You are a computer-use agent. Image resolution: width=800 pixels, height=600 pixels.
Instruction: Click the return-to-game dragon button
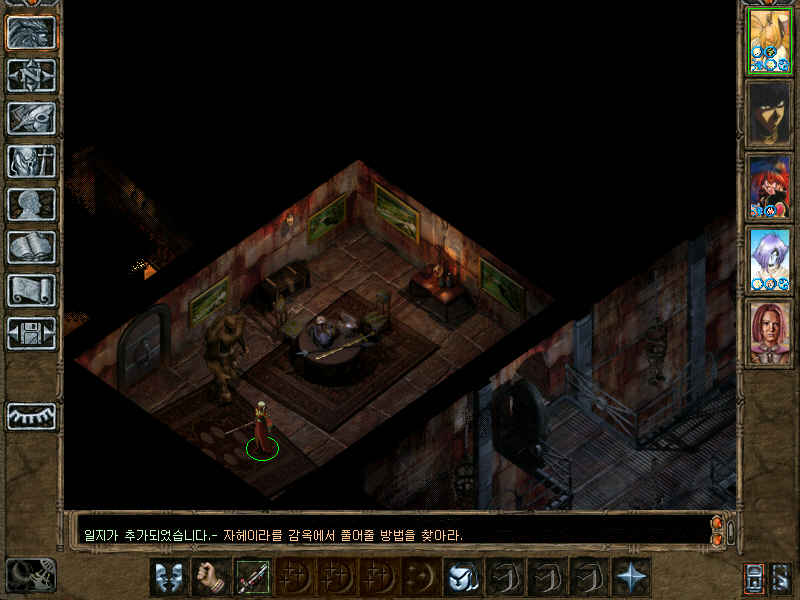31,33
